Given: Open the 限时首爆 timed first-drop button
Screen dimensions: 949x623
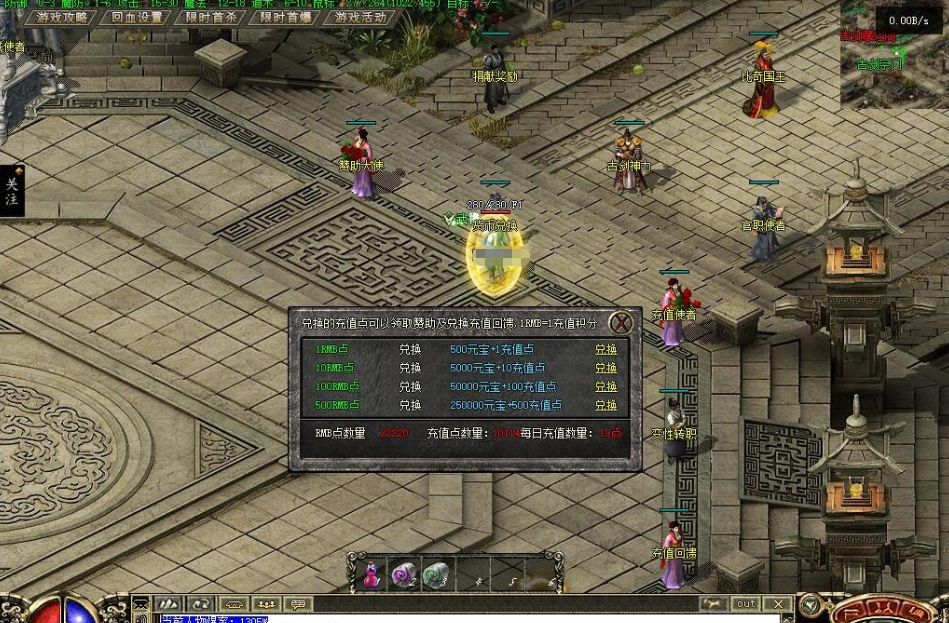Looking at the screenshot, I should tap(285, 17).
